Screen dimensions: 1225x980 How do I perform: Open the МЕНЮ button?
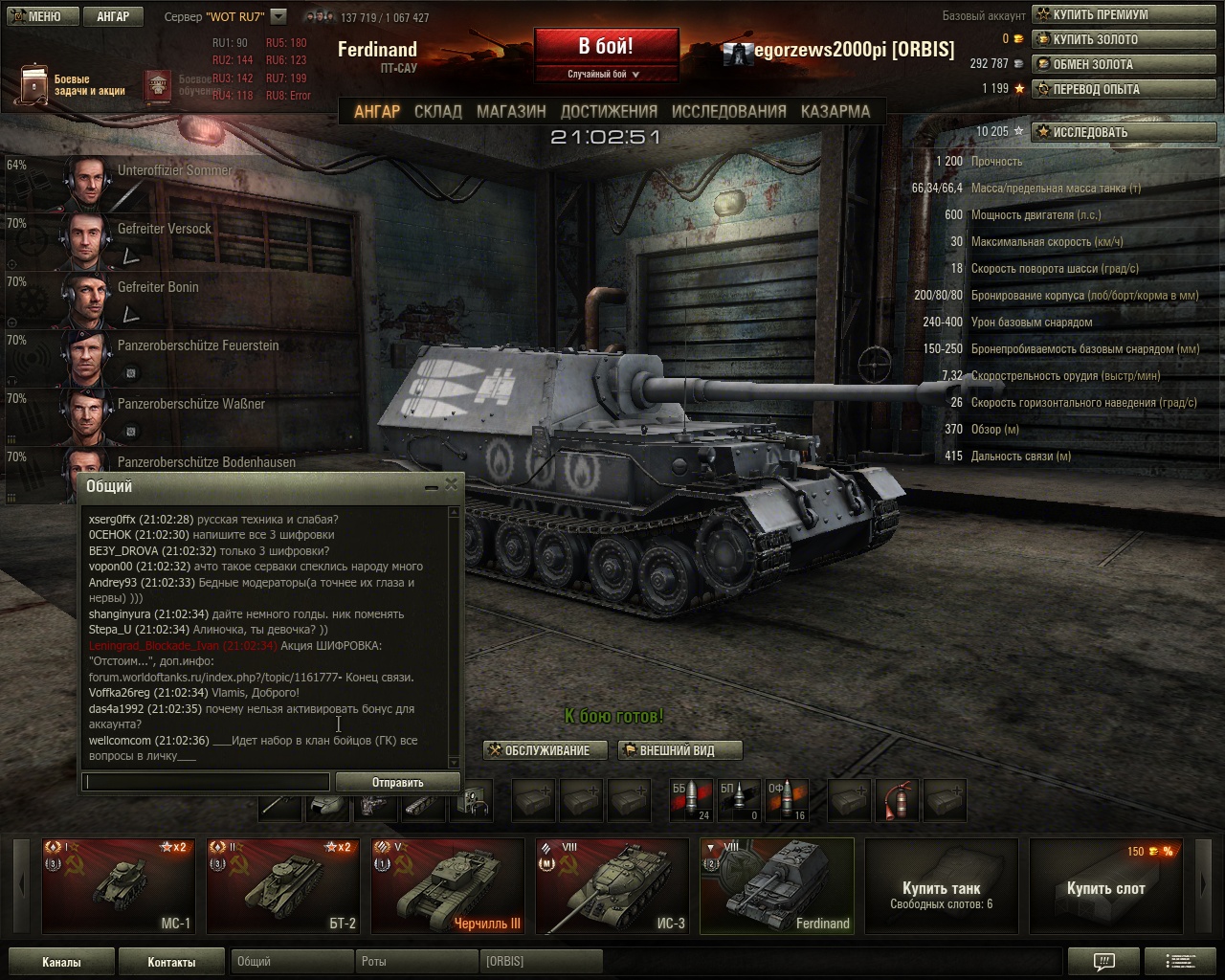38,16
